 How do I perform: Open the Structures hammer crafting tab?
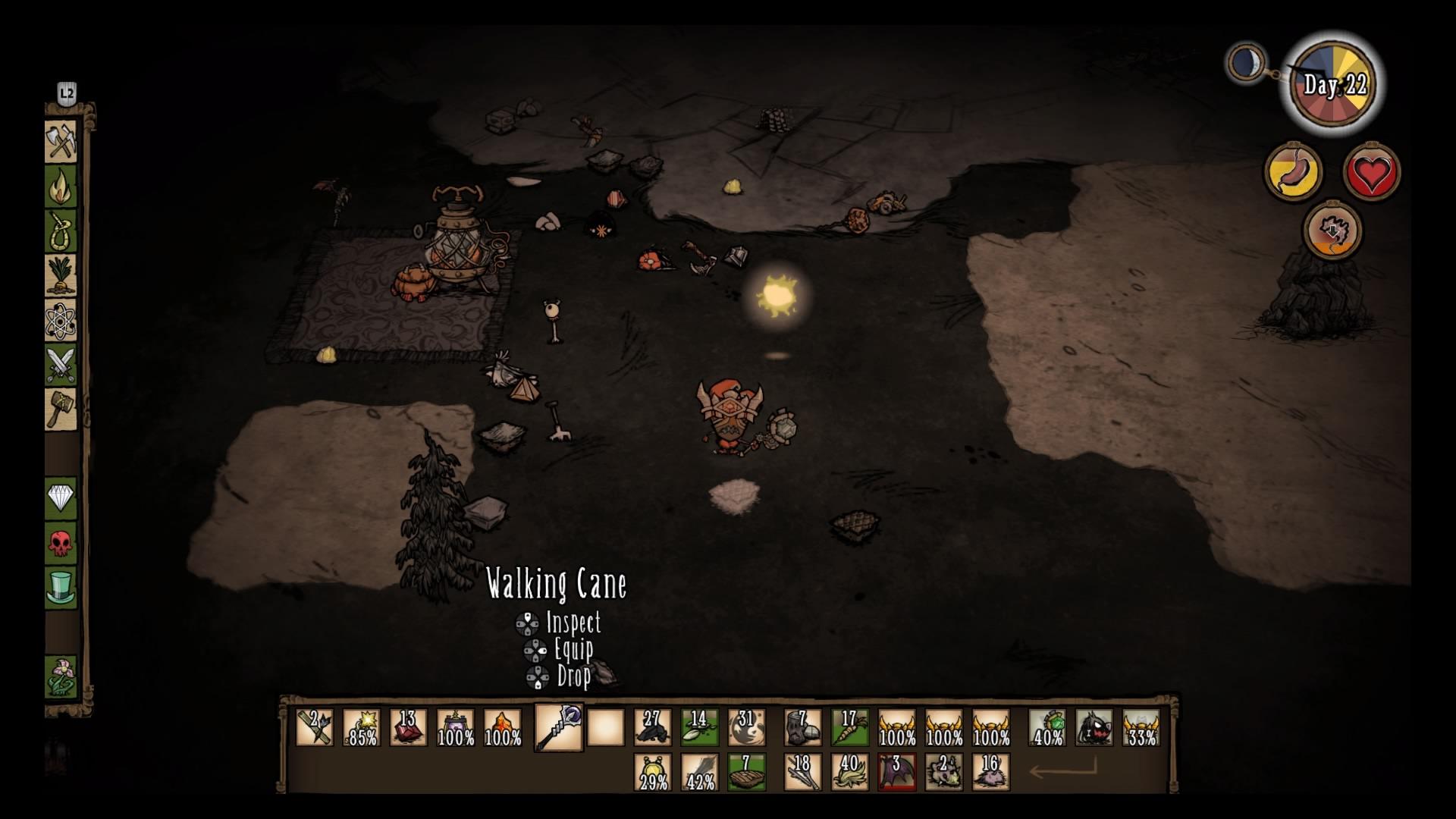61,409
